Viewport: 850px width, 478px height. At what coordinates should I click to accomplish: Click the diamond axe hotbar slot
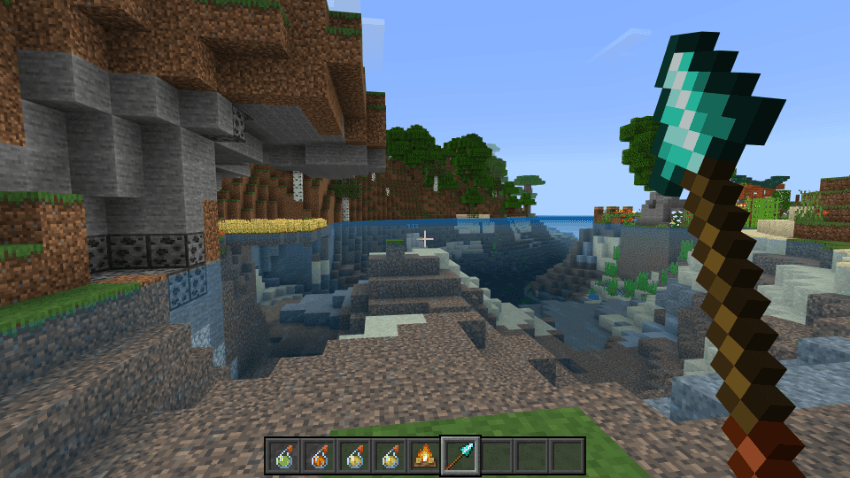click(x=460, y=456)
